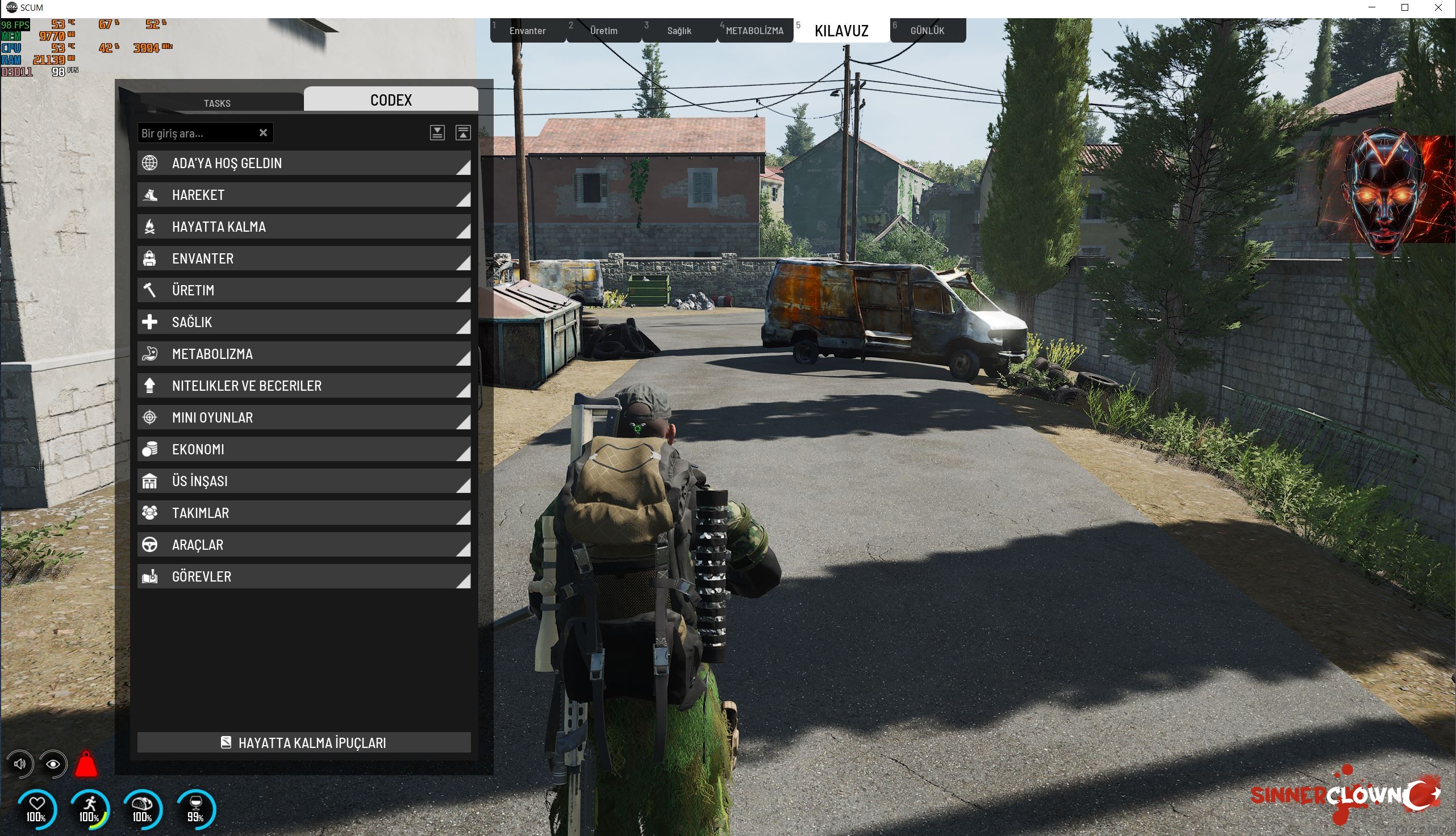Expand the HAYATTA KALMA section

tap(304, 227)
